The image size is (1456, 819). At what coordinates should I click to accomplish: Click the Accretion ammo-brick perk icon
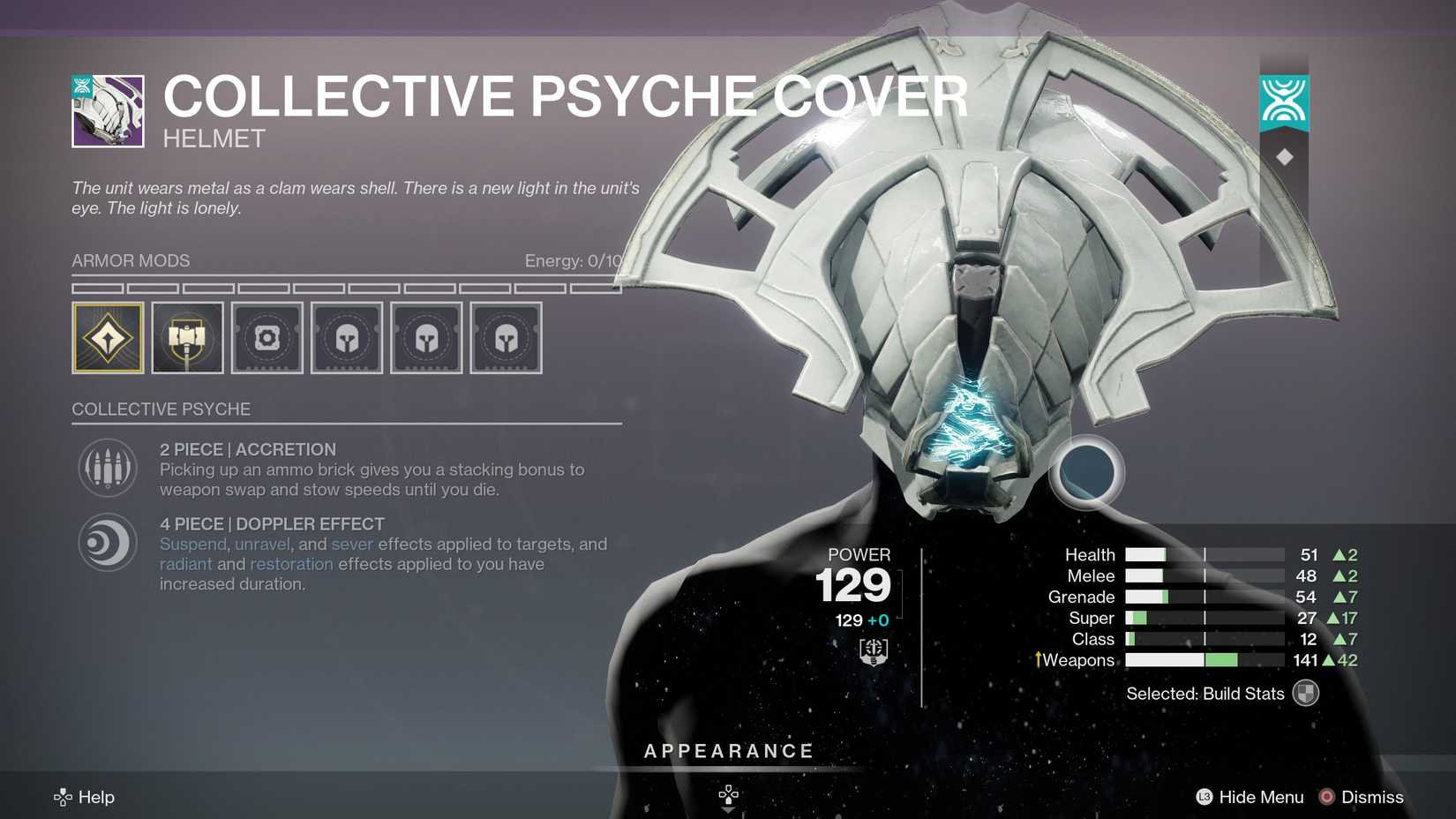107,467
